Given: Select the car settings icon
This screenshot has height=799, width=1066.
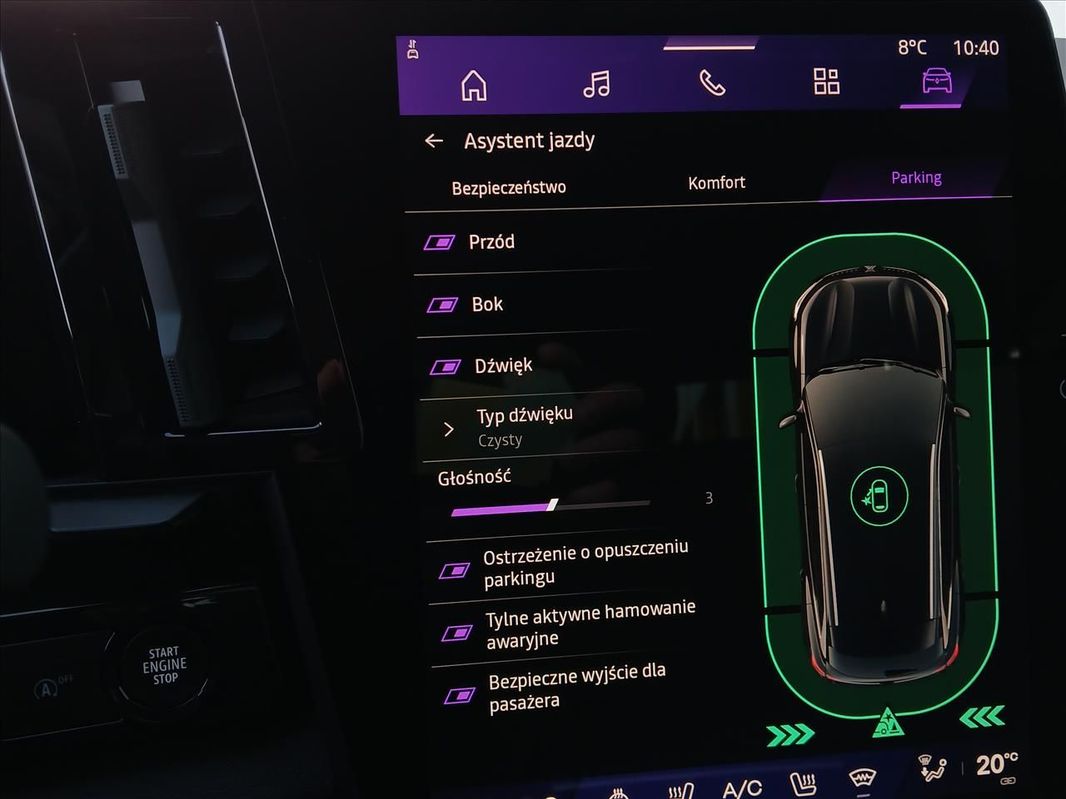Looking at the screenshot, I should click(937, 81).
